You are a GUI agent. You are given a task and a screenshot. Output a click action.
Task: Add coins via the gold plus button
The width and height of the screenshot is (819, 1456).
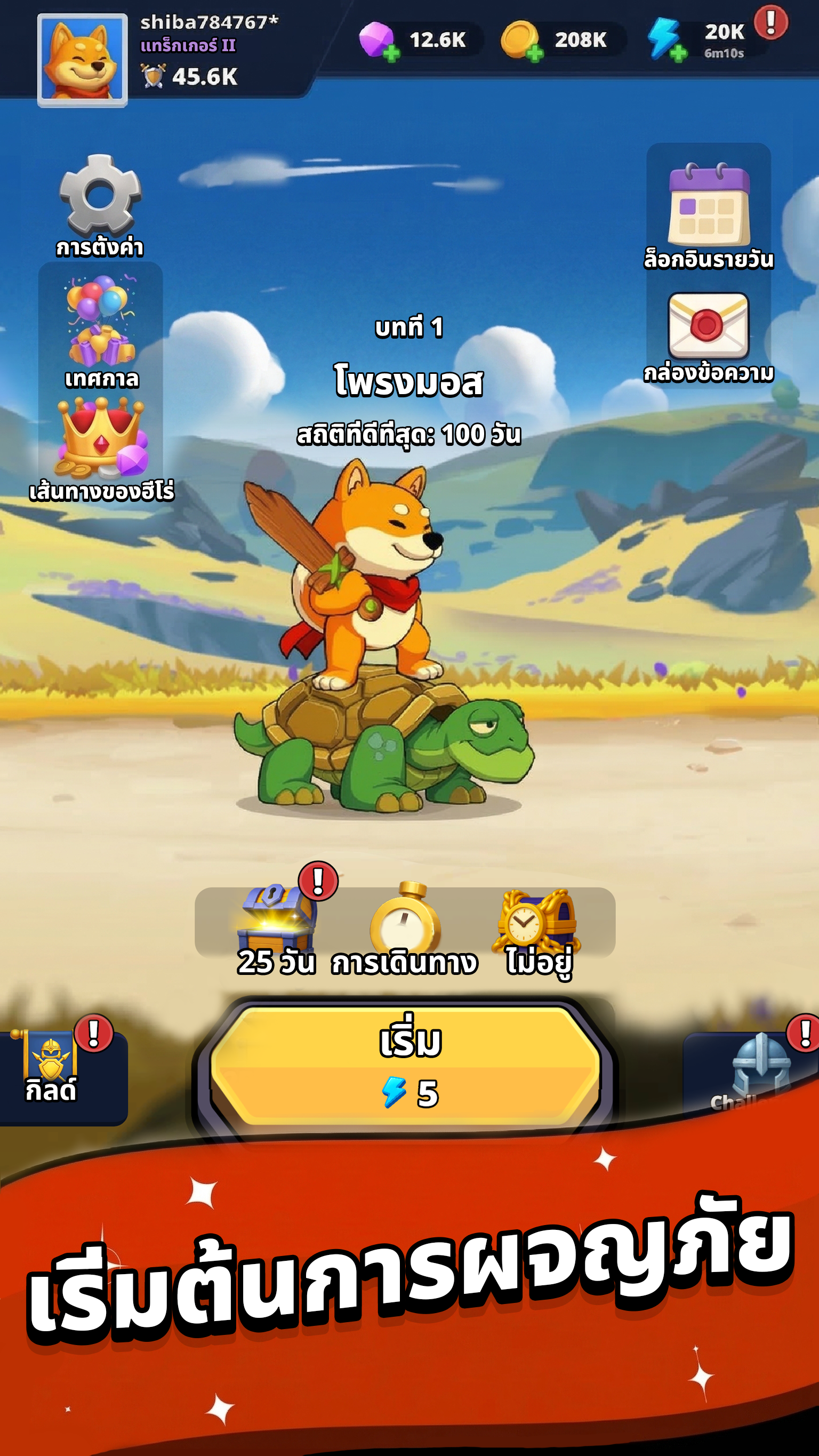pyautogui.click(x=535, y=54)
